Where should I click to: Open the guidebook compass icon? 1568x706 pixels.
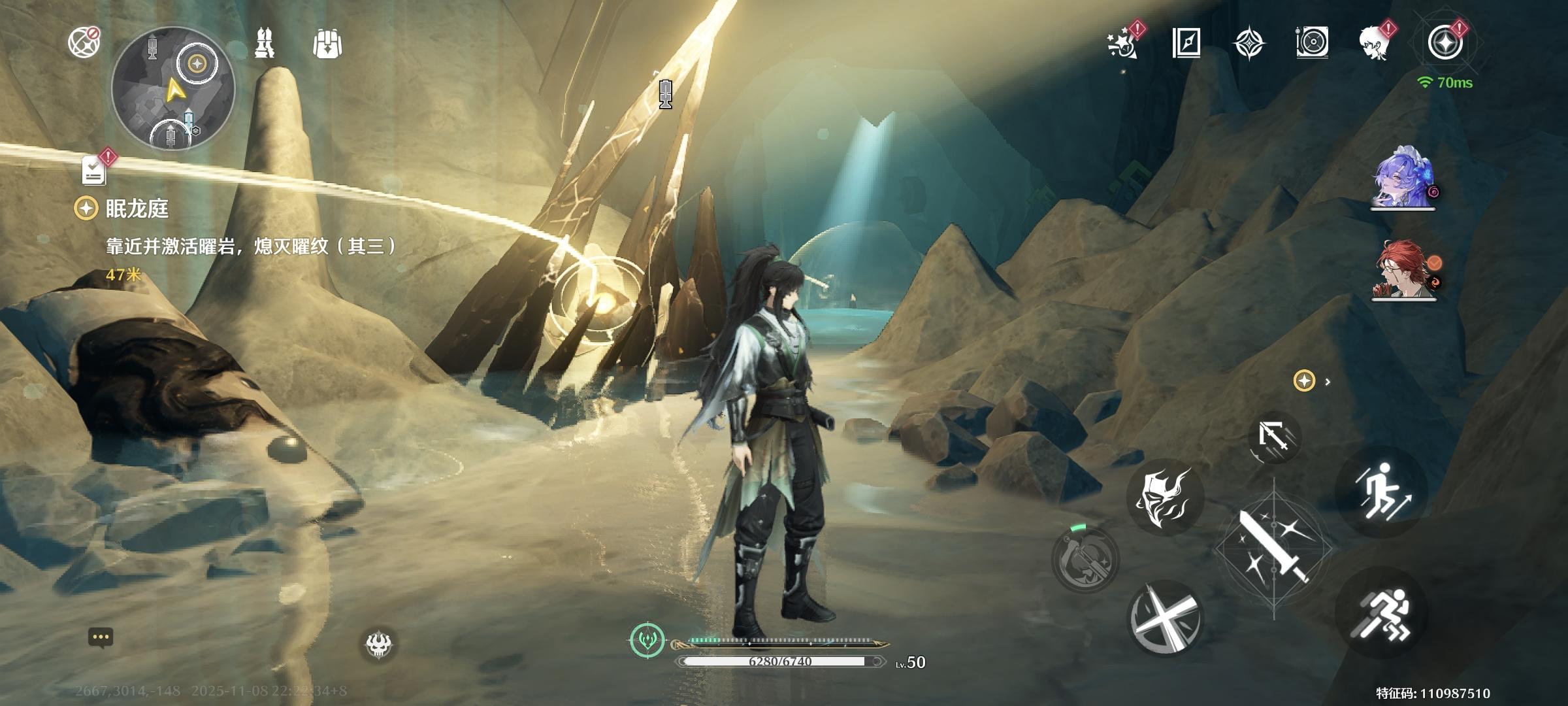(1186, 43)
